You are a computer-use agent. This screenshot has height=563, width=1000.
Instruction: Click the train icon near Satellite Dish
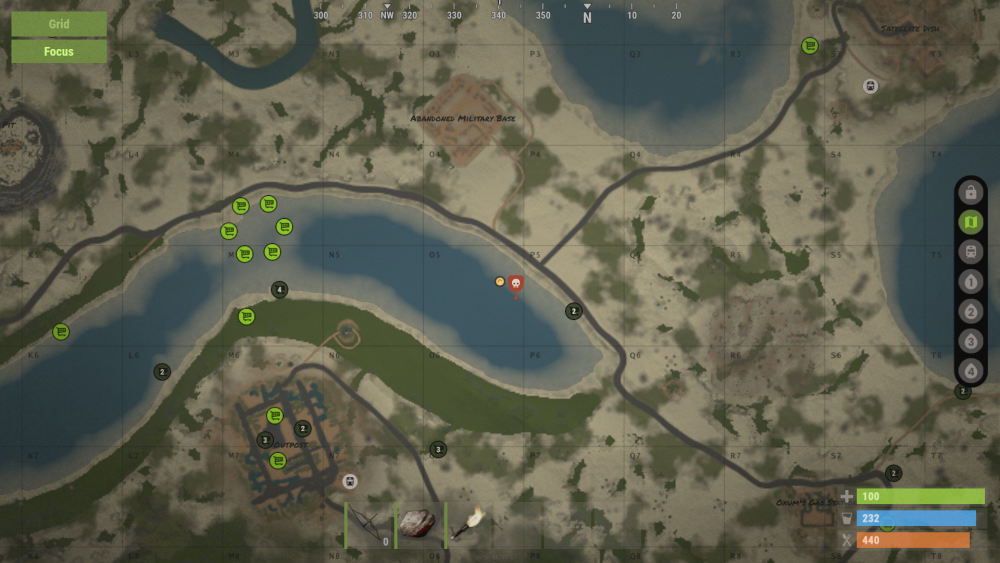[870, 86]
